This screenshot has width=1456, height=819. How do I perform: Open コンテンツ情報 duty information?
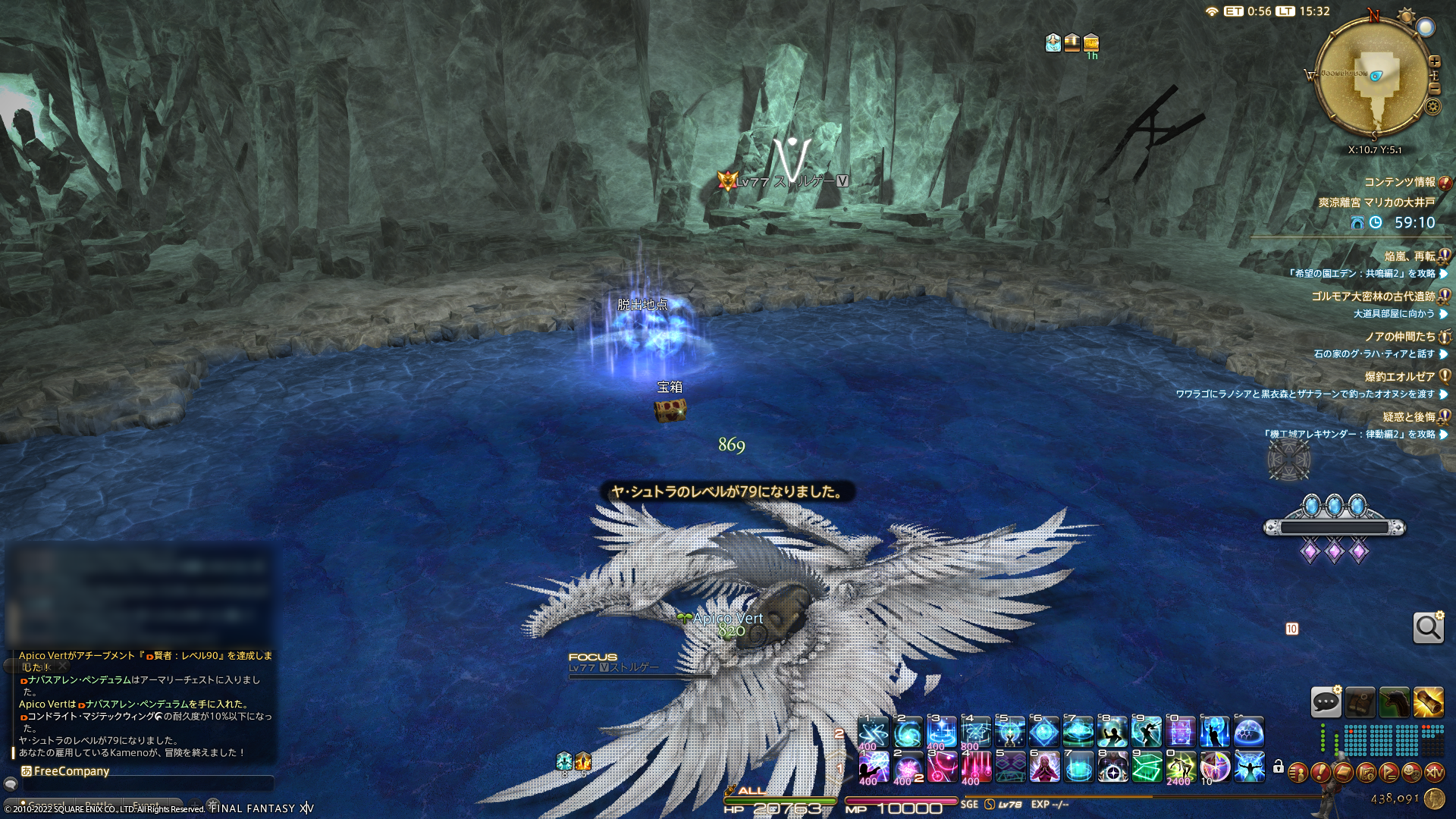(1399, 182)
